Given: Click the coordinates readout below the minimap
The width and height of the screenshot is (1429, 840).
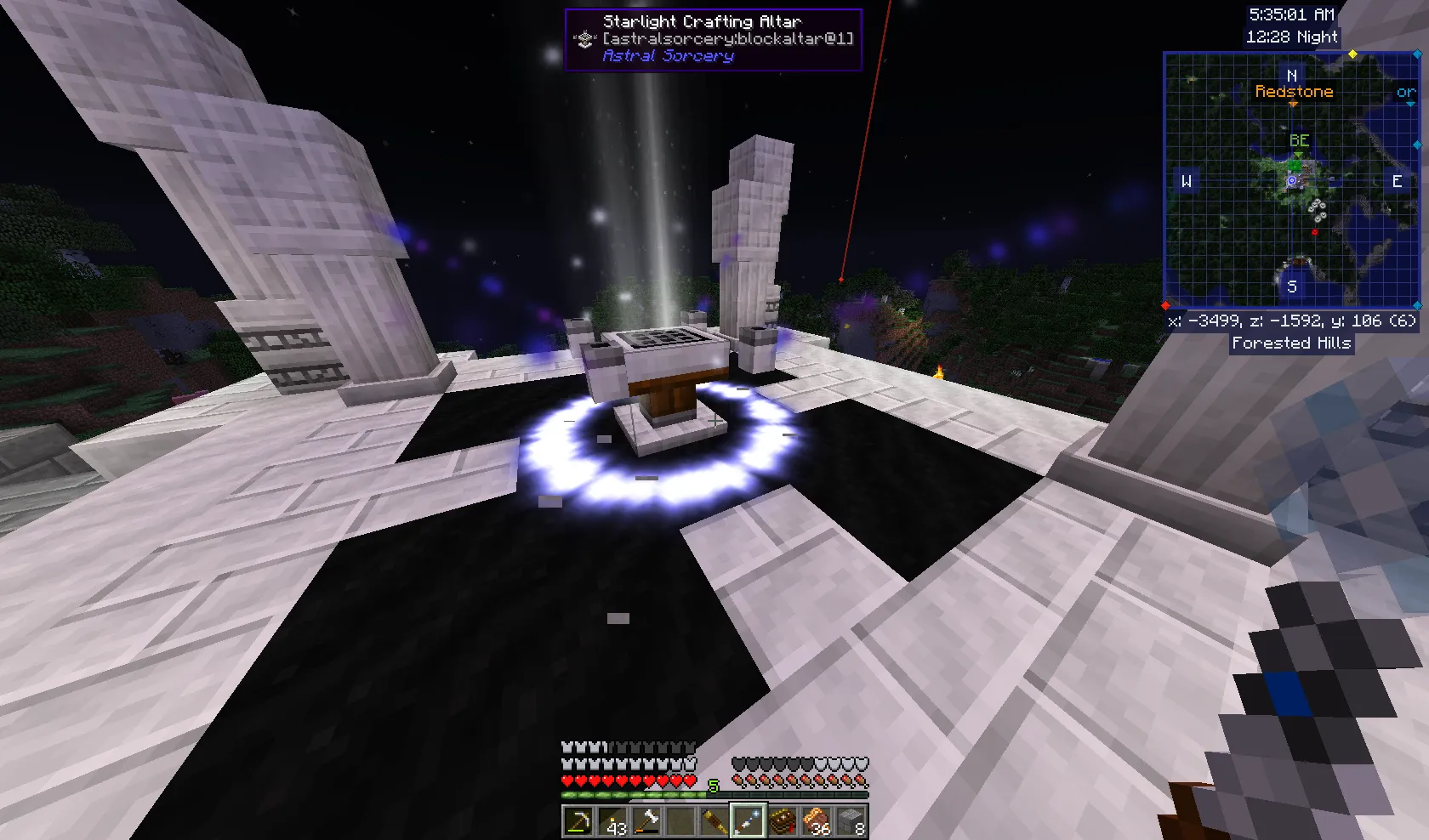Looking at the screenshot, I should (x=1291, y=321).
